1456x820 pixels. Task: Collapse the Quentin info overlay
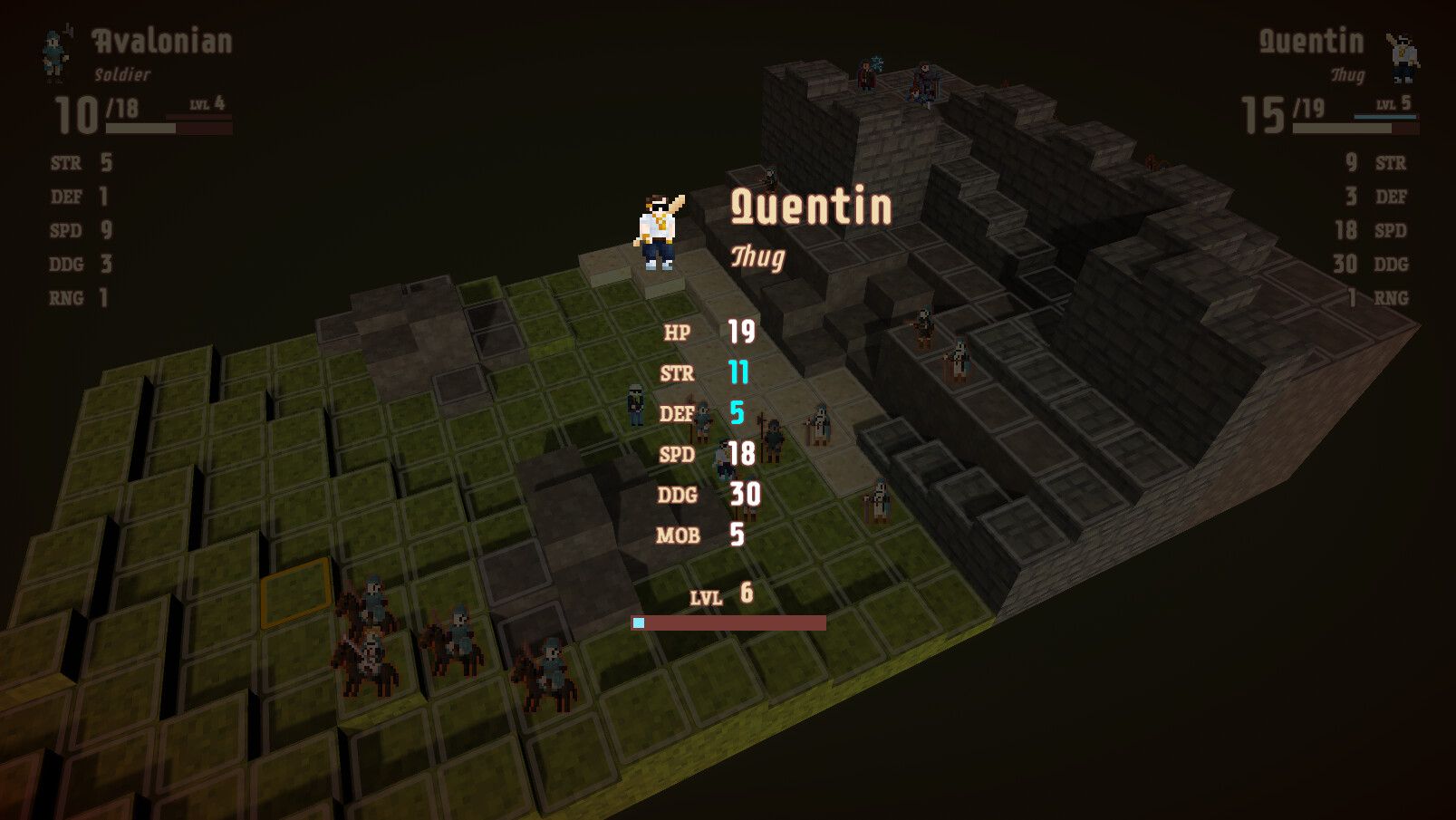click(x=811, y=207)
